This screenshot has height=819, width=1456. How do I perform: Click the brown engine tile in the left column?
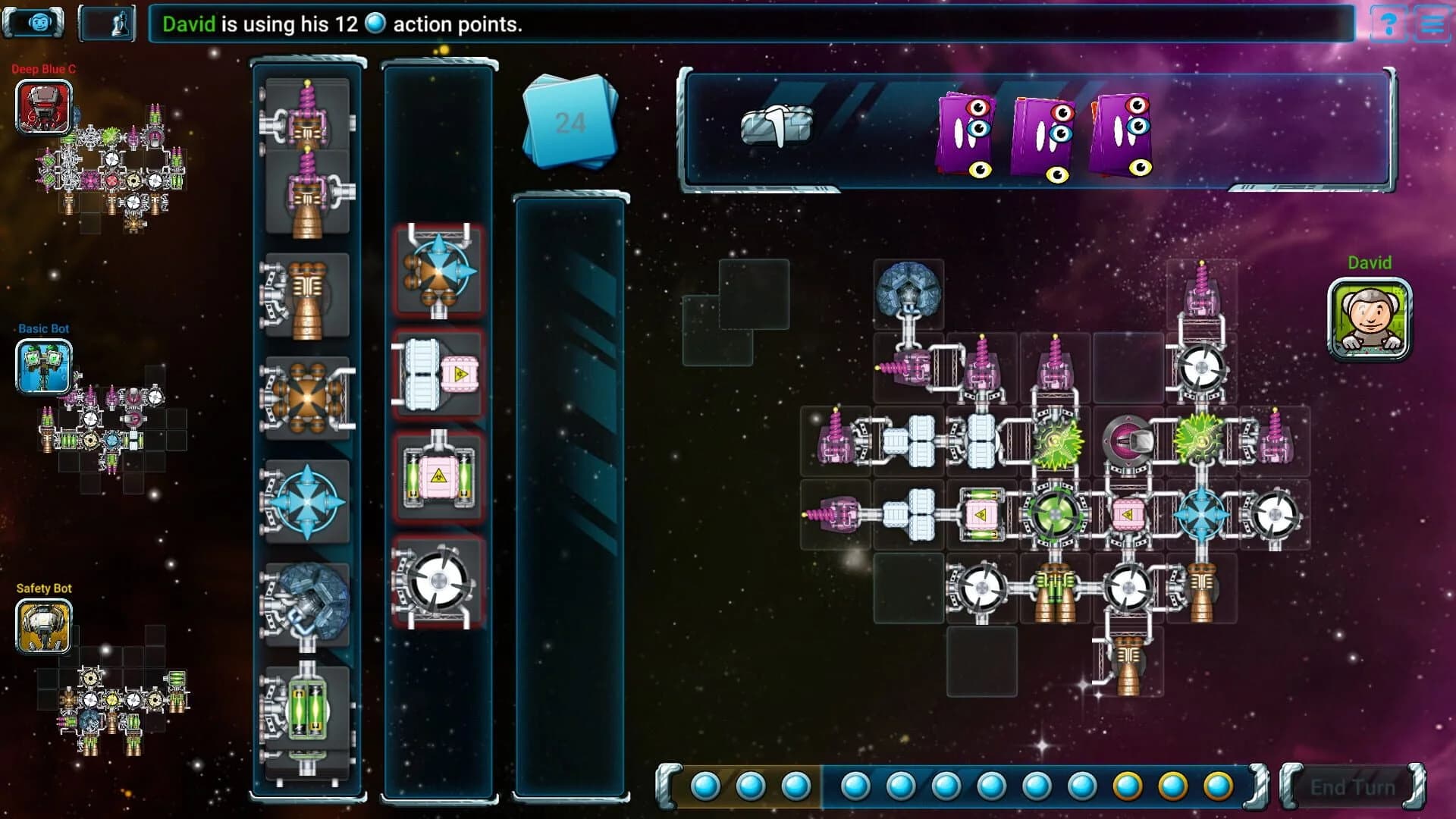[307, 296]
